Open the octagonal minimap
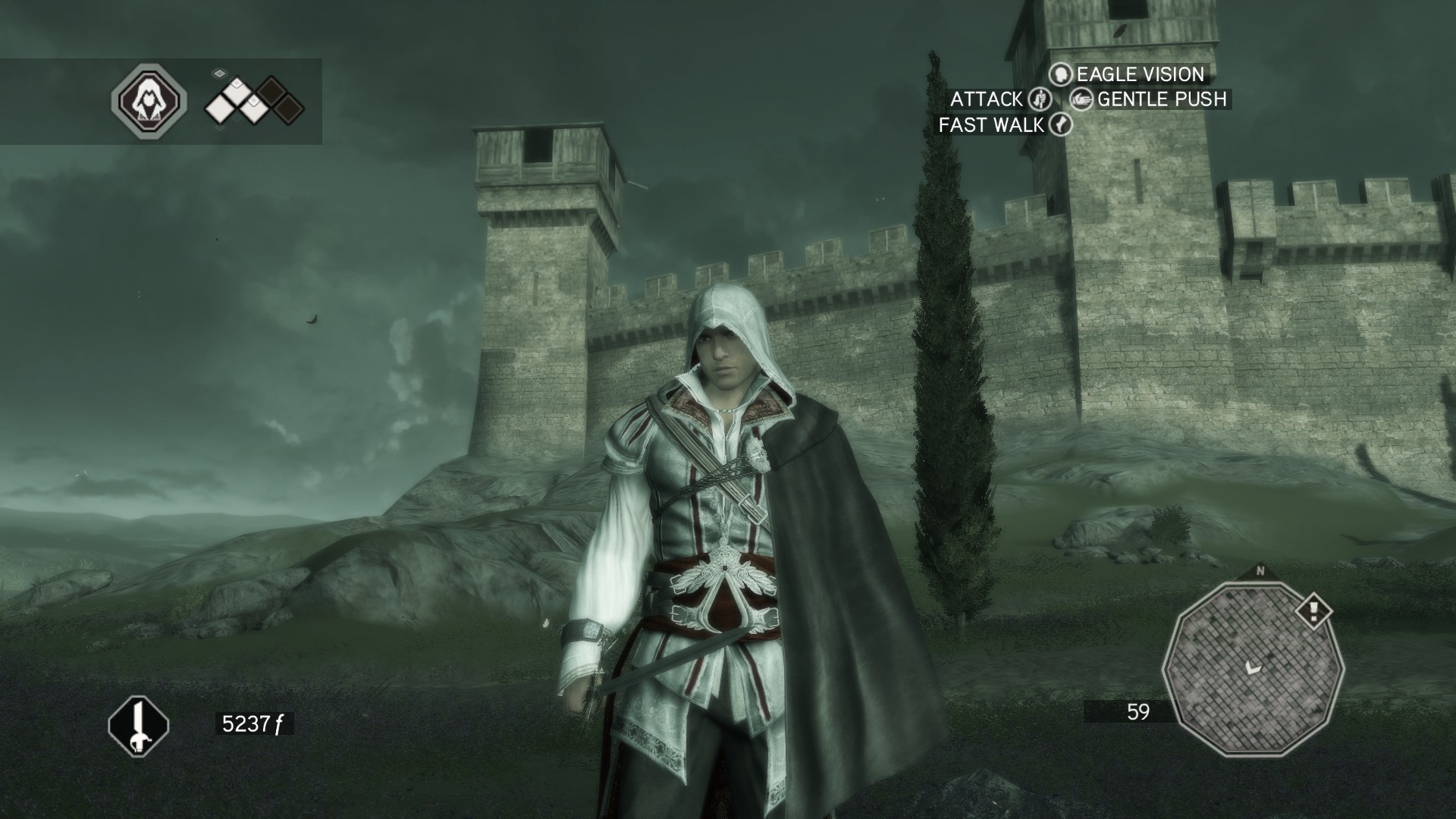The height and width of the screenshot is (819, 1456). [1253, 668]
